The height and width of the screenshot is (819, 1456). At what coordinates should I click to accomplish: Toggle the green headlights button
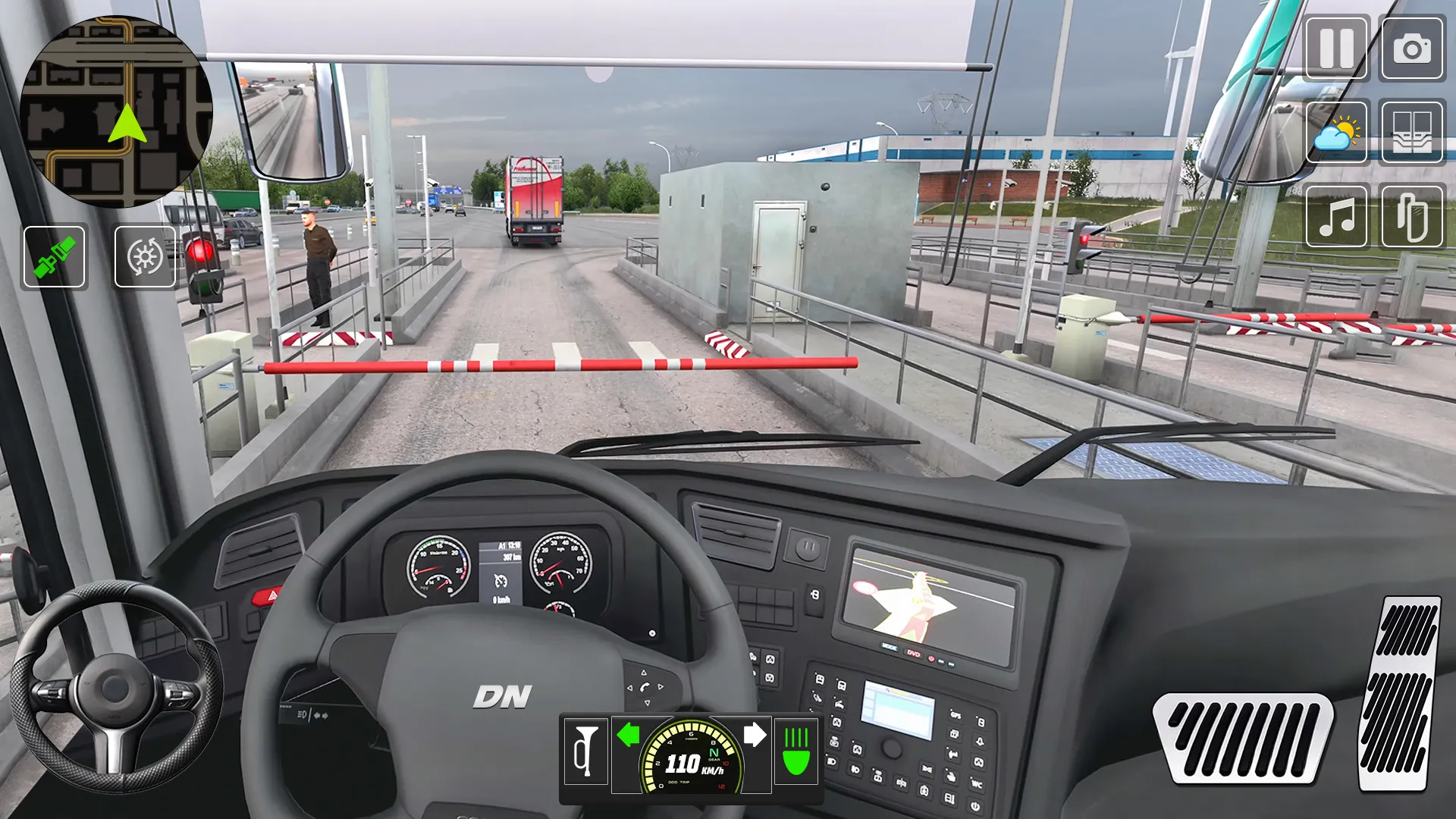tap(795, 752)
